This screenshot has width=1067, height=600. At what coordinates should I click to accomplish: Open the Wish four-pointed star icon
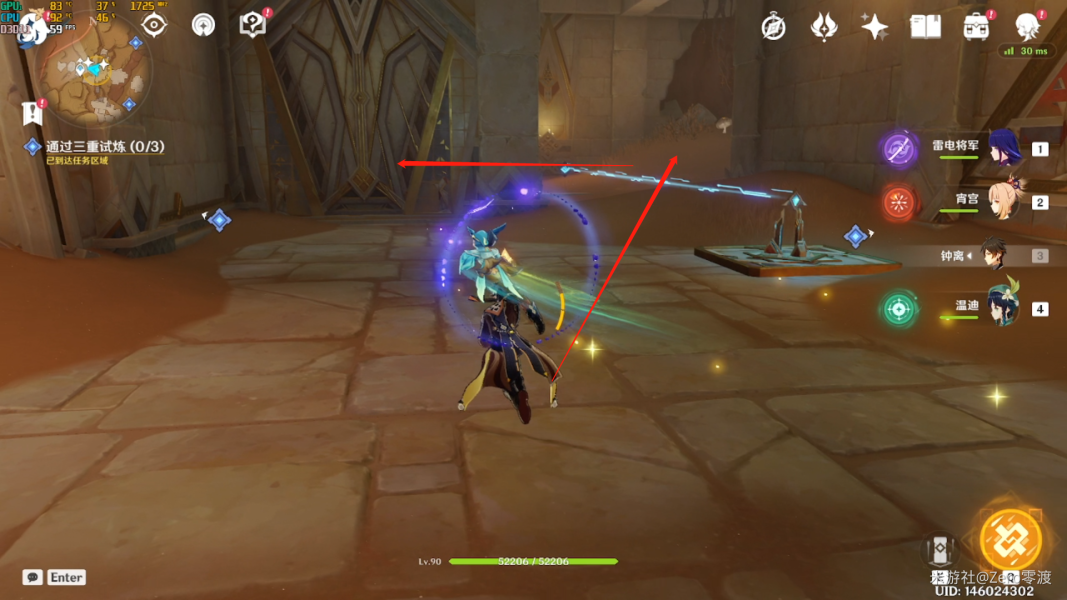[874, 27]
